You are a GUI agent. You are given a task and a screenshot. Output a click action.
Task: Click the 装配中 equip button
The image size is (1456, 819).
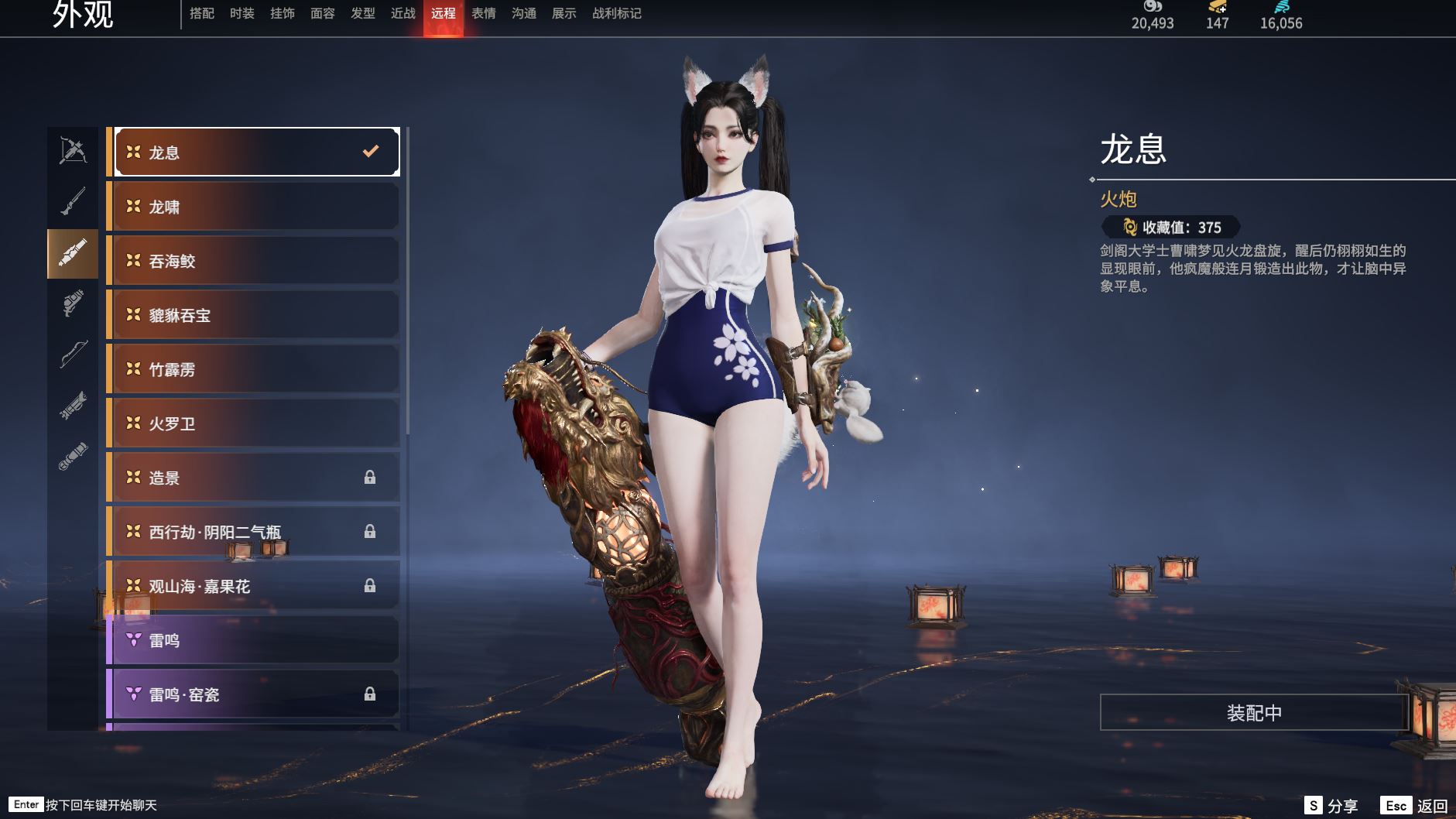1253,712
